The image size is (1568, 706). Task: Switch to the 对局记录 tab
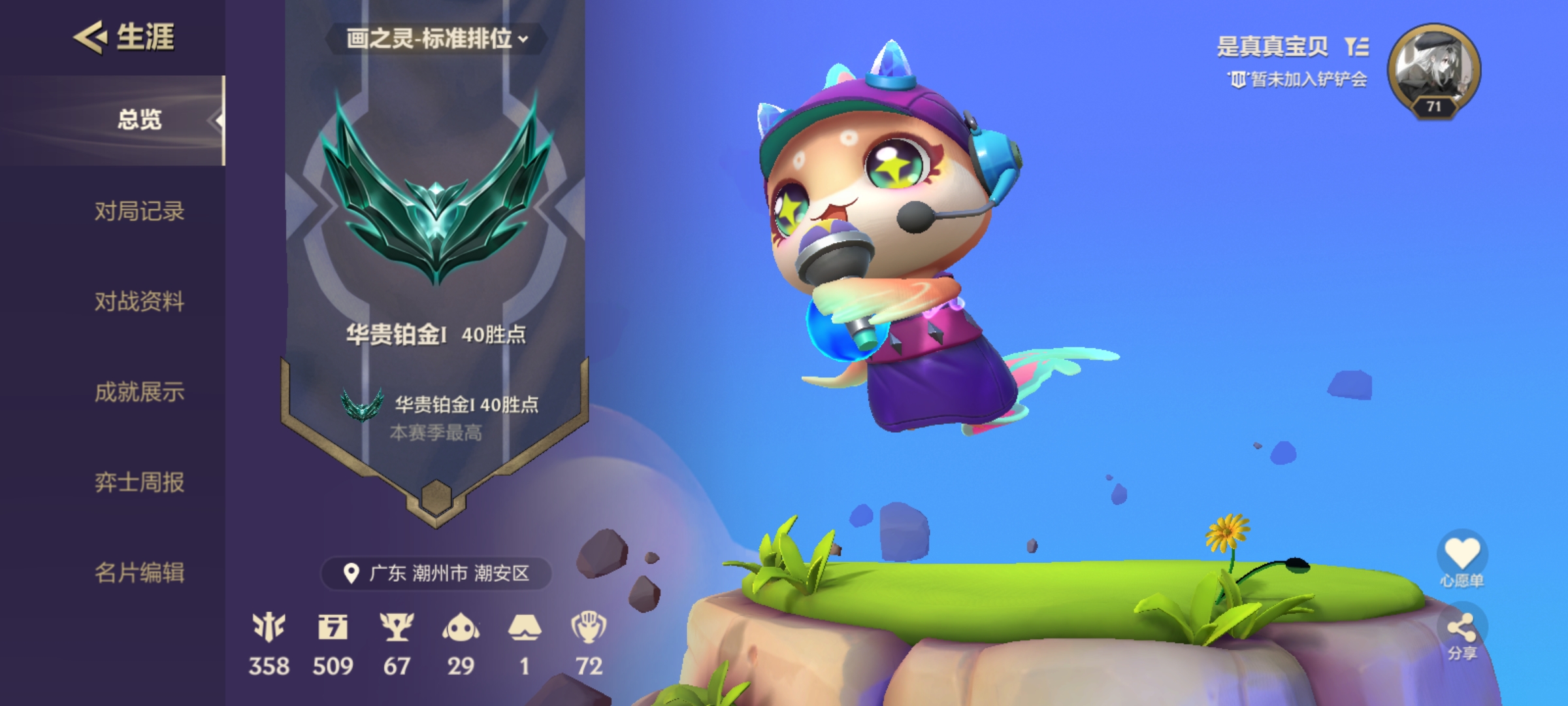click(138, 212)
